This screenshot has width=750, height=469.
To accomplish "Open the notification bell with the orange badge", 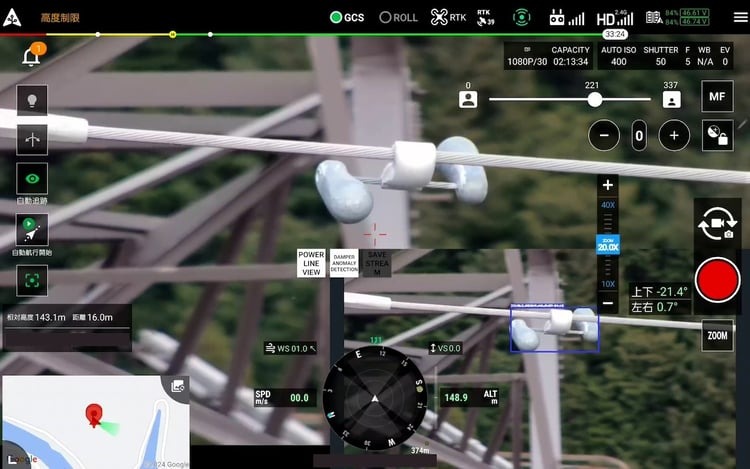I will [31, 56].
